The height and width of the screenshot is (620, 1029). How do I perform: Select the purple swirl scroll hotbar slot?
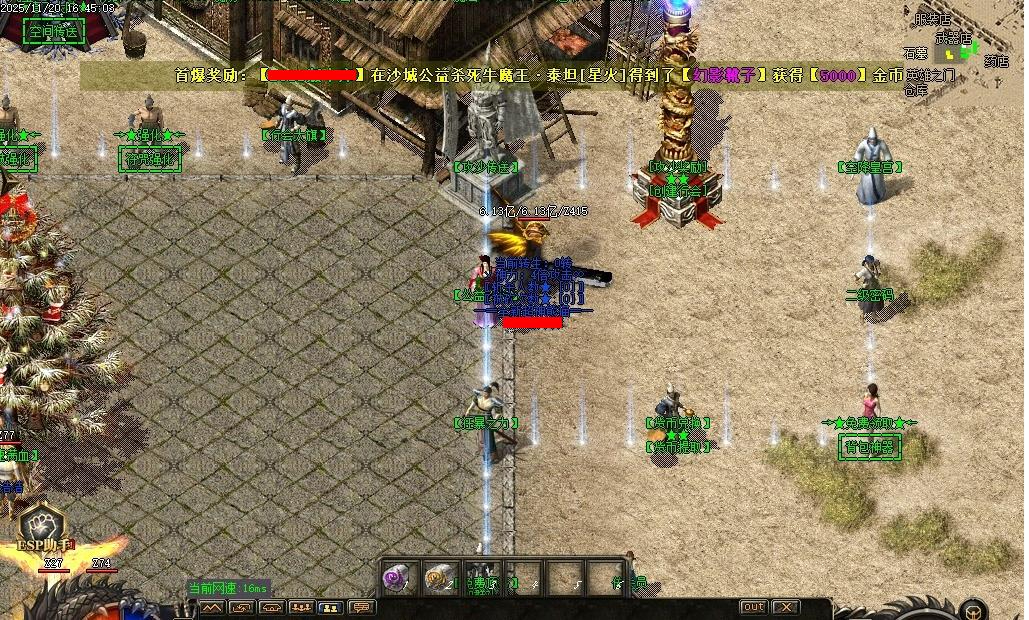click(397, 577)
